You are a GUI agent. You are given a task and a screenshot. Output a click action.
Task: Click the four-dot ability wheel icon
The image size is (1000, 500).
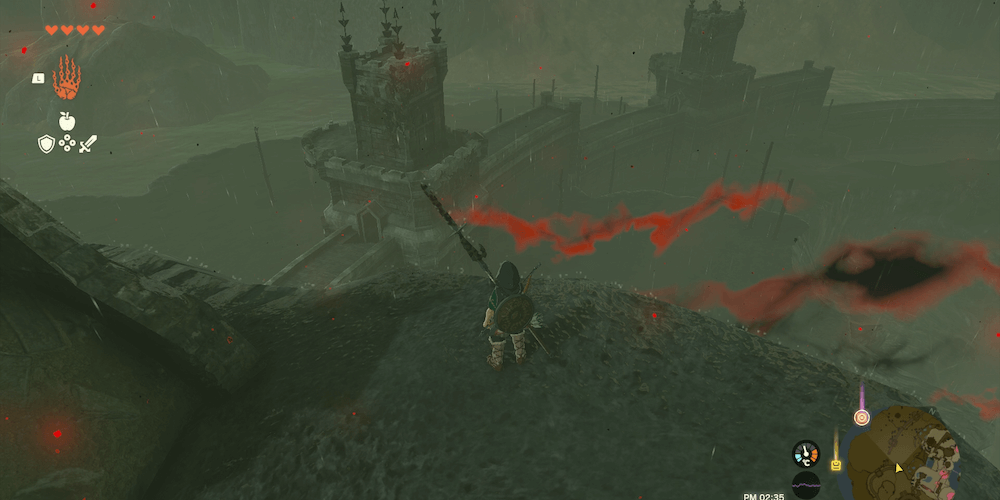click(x=67, y=144)
